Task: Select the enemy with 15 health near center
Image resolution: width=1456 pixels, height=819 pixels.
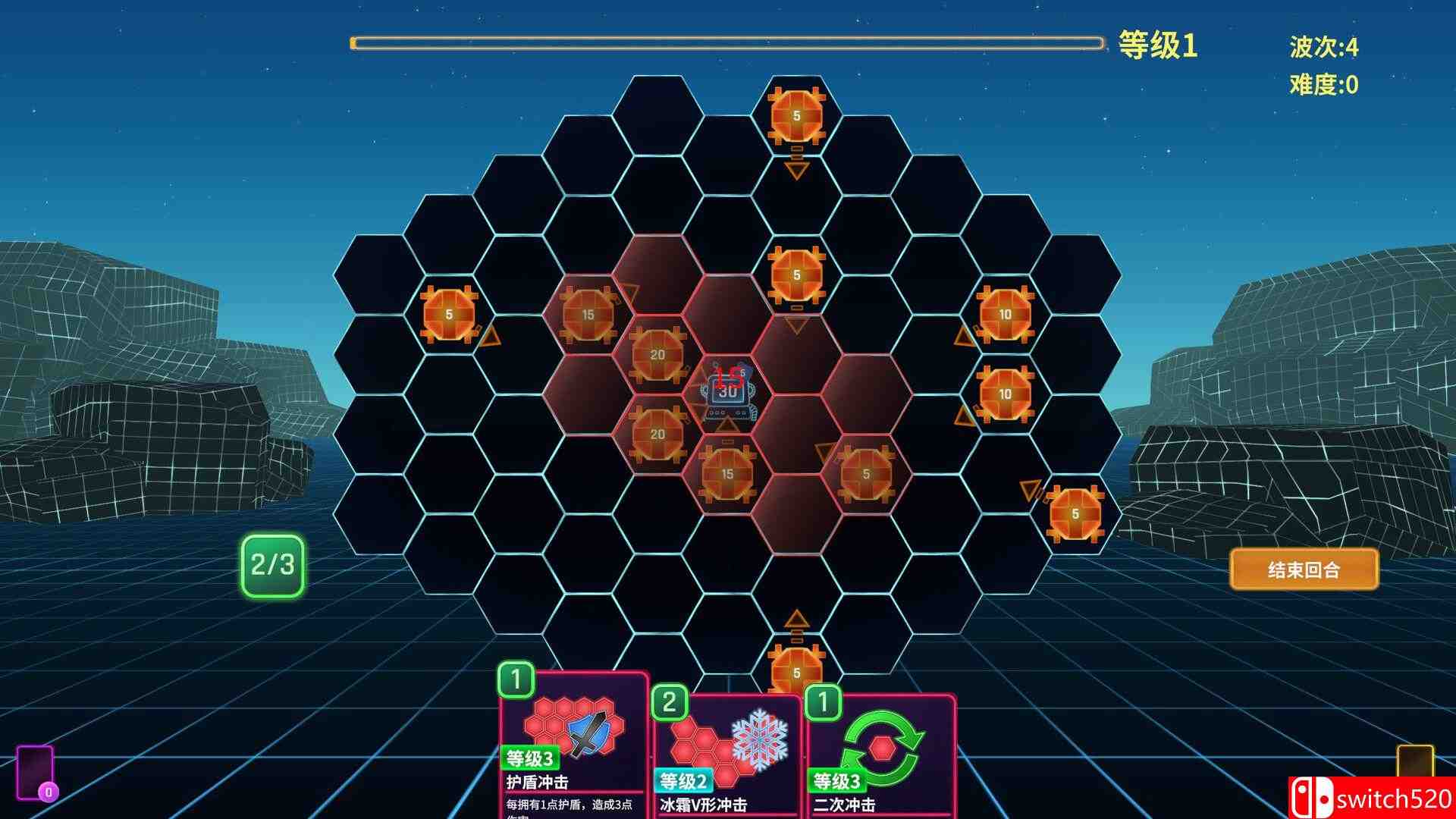Action: point(728,474)
